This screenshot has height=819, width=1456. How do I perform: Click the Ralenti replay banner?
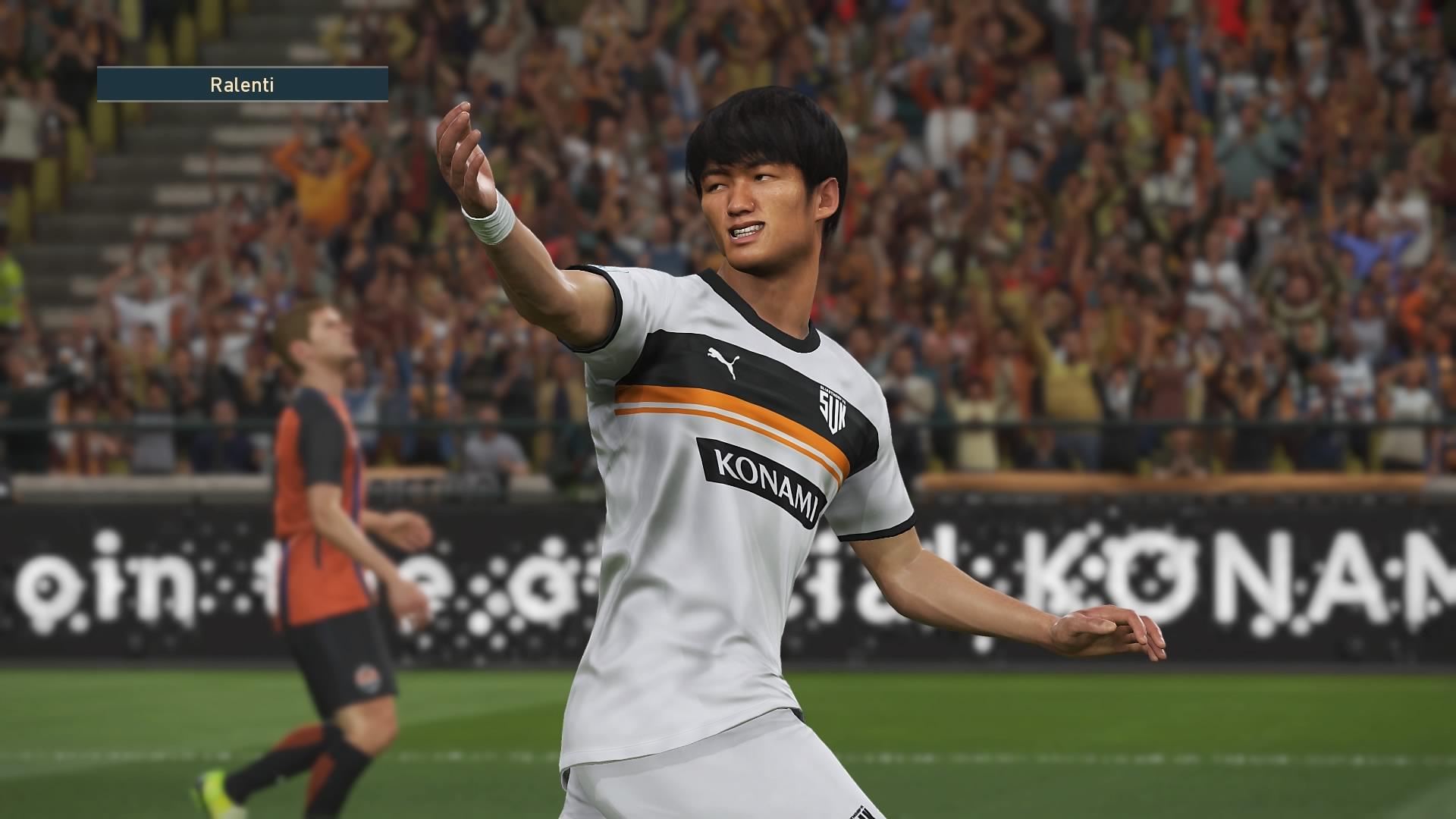click(242, 84)
